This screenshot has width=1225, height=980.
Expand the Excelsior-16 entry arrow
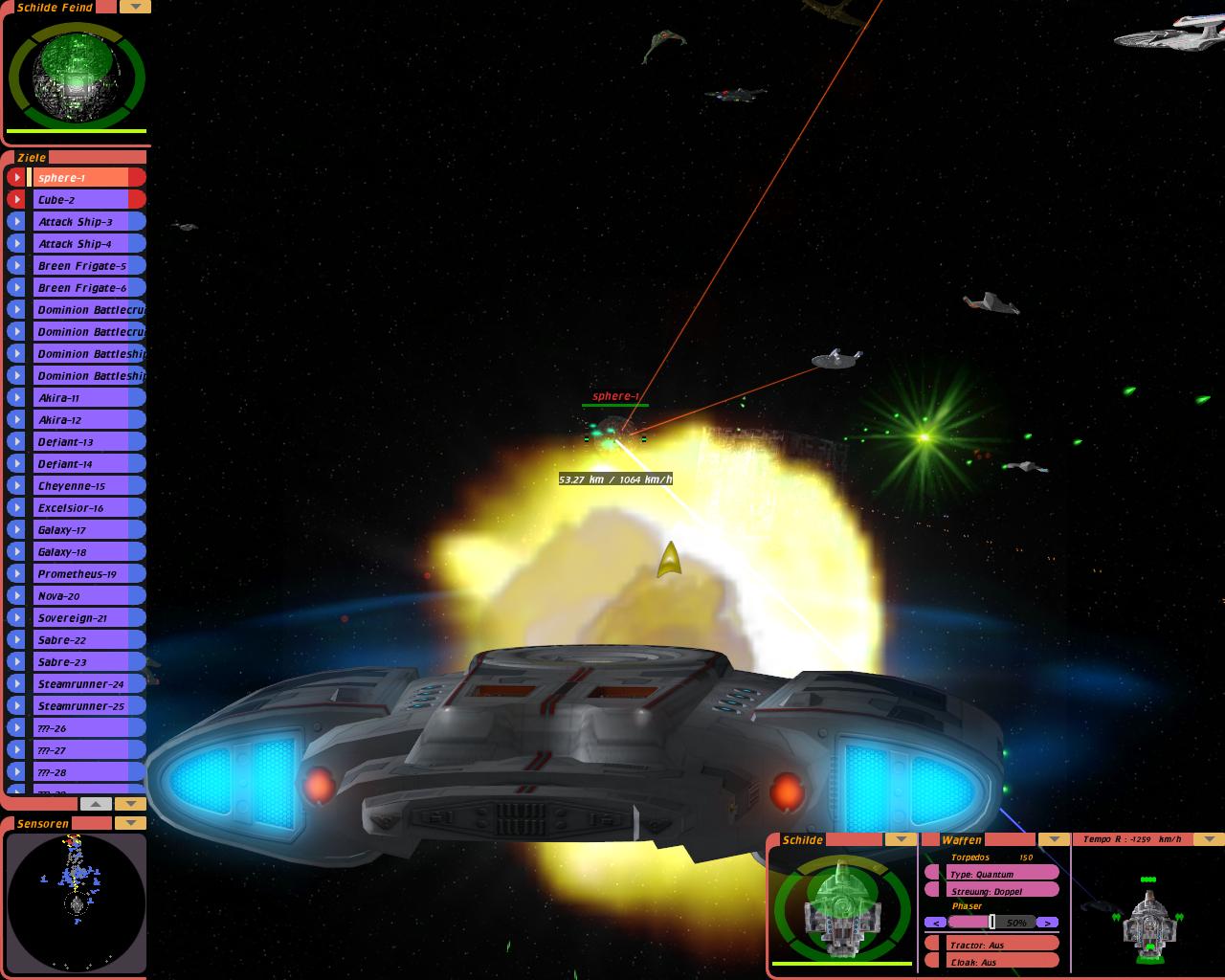[x=16, y=507]
